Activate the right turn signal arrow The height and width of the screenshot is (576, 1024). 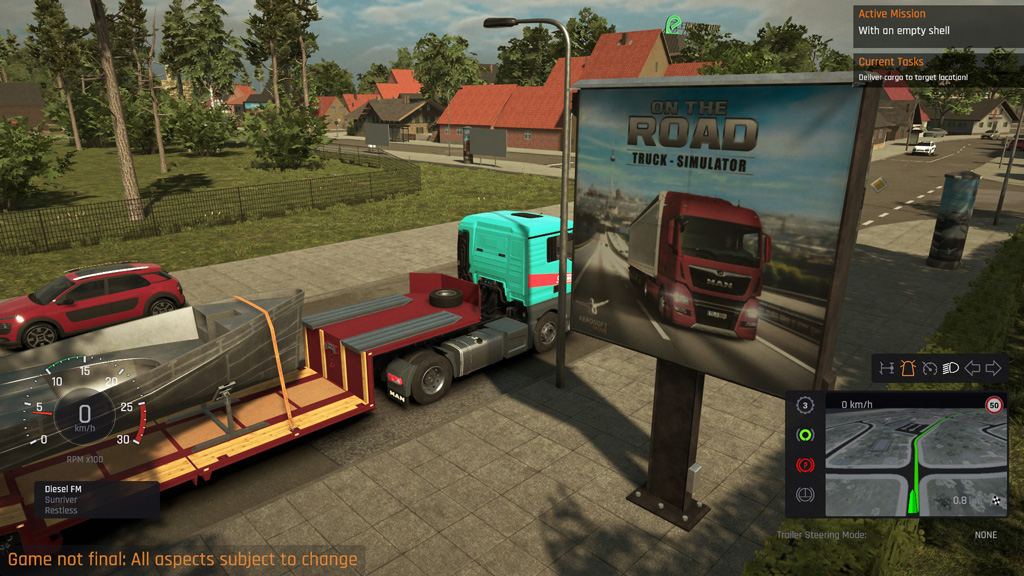tap(993, 368)
